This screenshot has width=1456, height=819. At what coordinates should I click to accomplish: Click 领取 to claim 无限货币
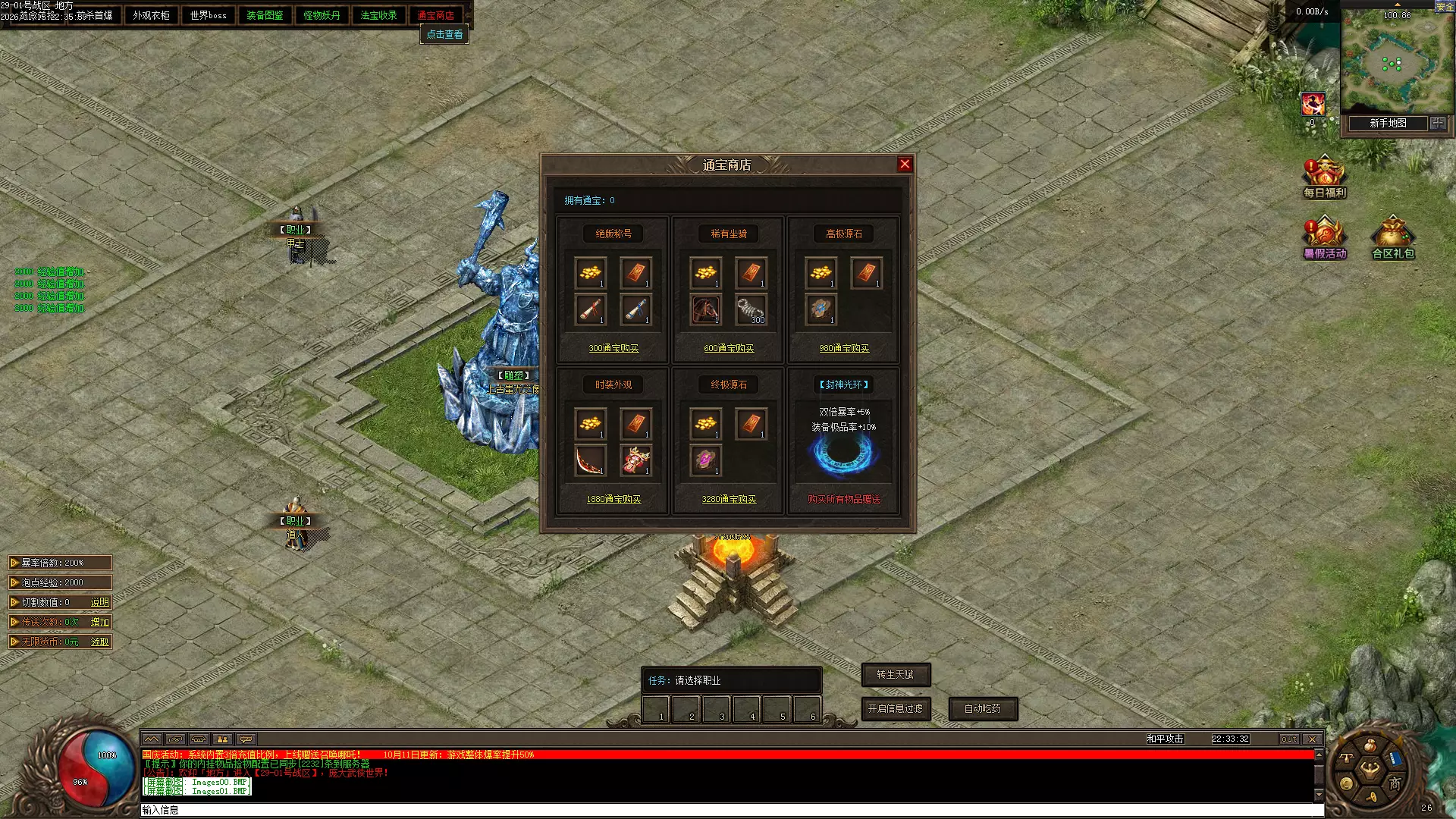tap(99, 642)
